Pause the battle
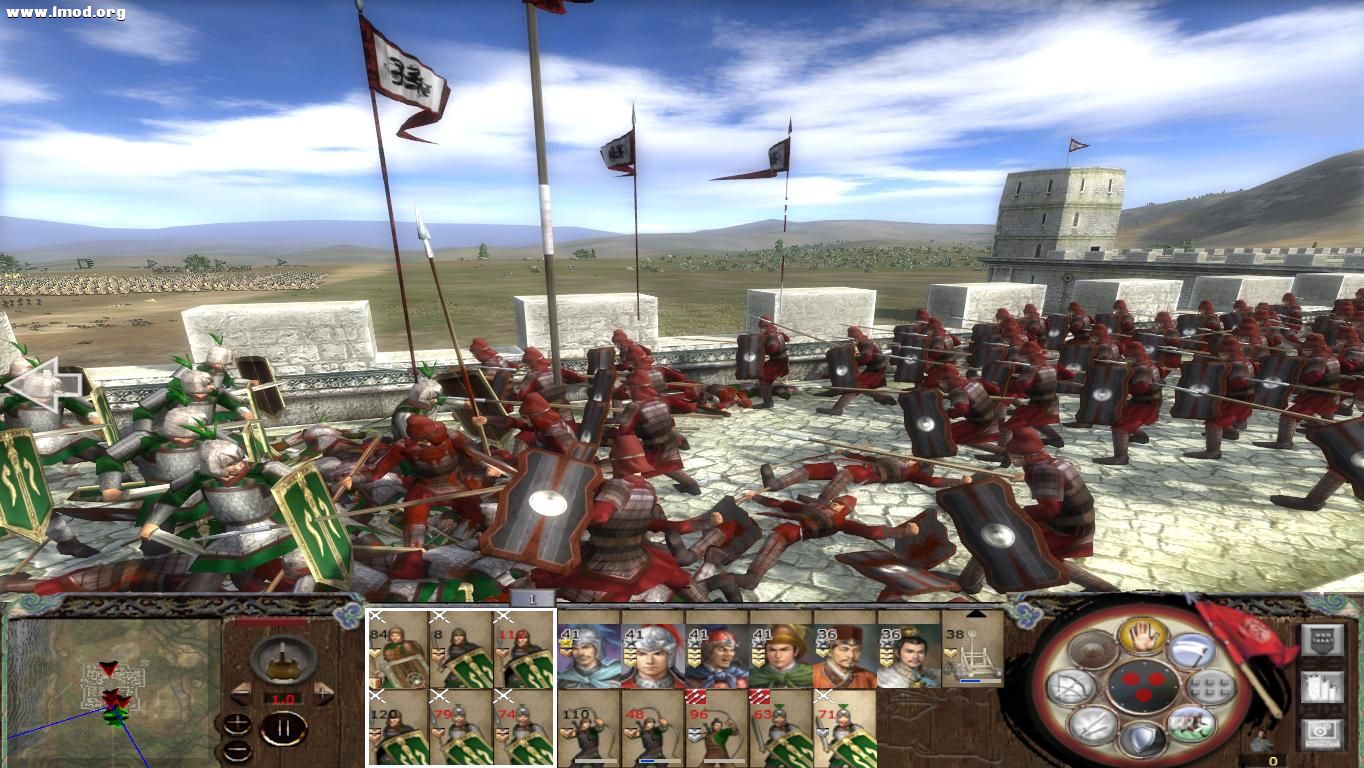Image resolution: width=1364 pixels, height=768 pixels. point(282,729)
